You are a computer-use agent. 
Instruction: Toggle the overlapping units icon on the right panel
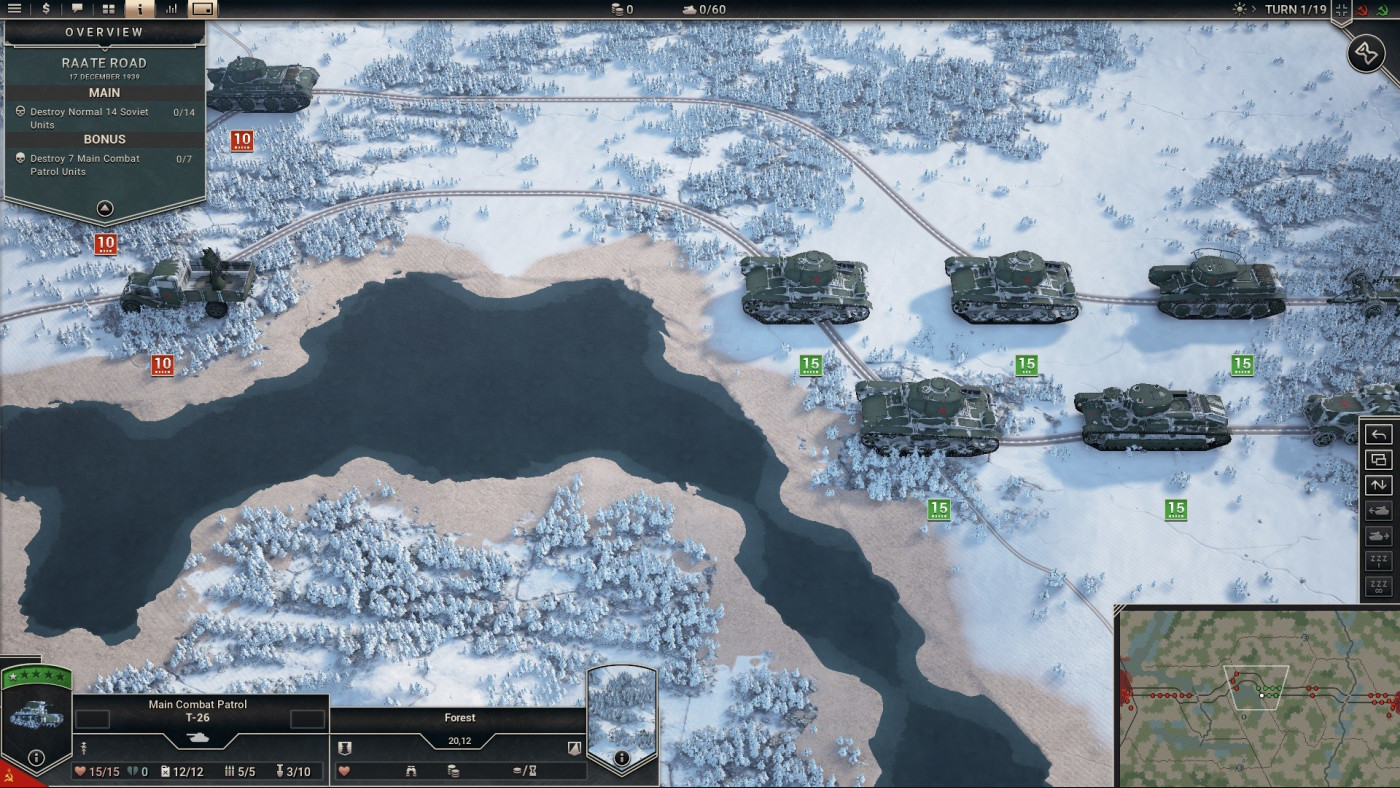(x=1380, y=459)
